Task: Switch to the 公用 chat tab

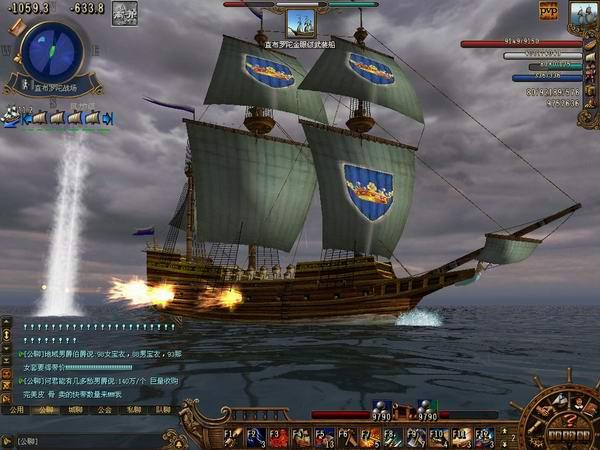Action: tap(16, 409)
